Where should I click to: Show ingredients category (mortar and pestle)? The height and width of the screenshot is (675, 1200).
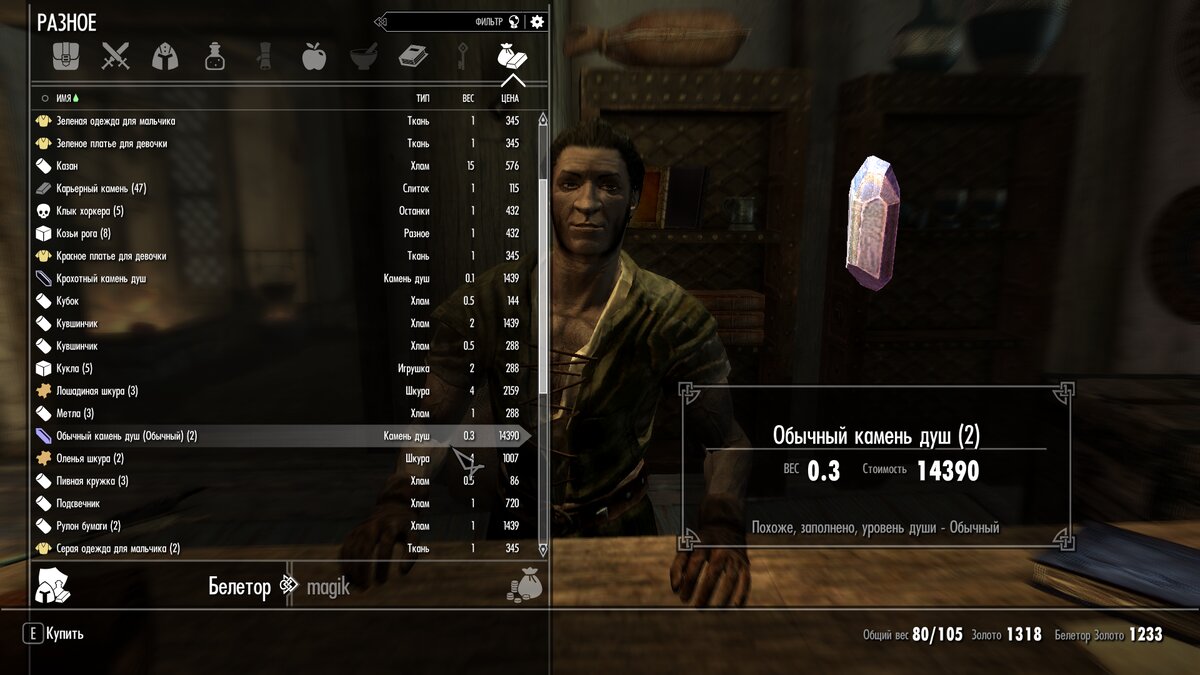pyautogui.click(x=364, y=56)
